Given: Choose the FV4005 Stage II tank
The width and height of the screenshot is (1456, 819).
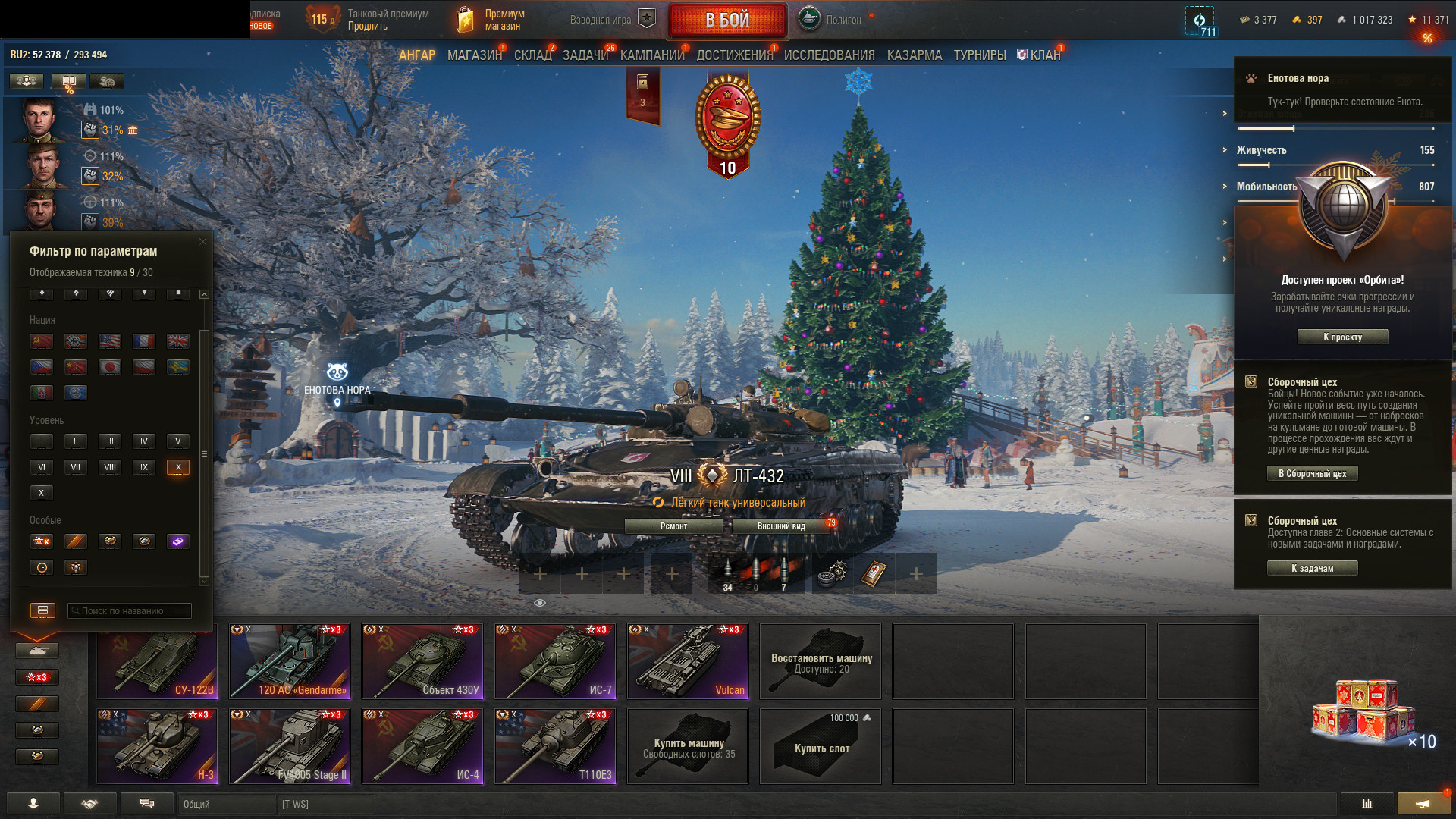Looking at the screenshot, I should (x=290, y=746).
